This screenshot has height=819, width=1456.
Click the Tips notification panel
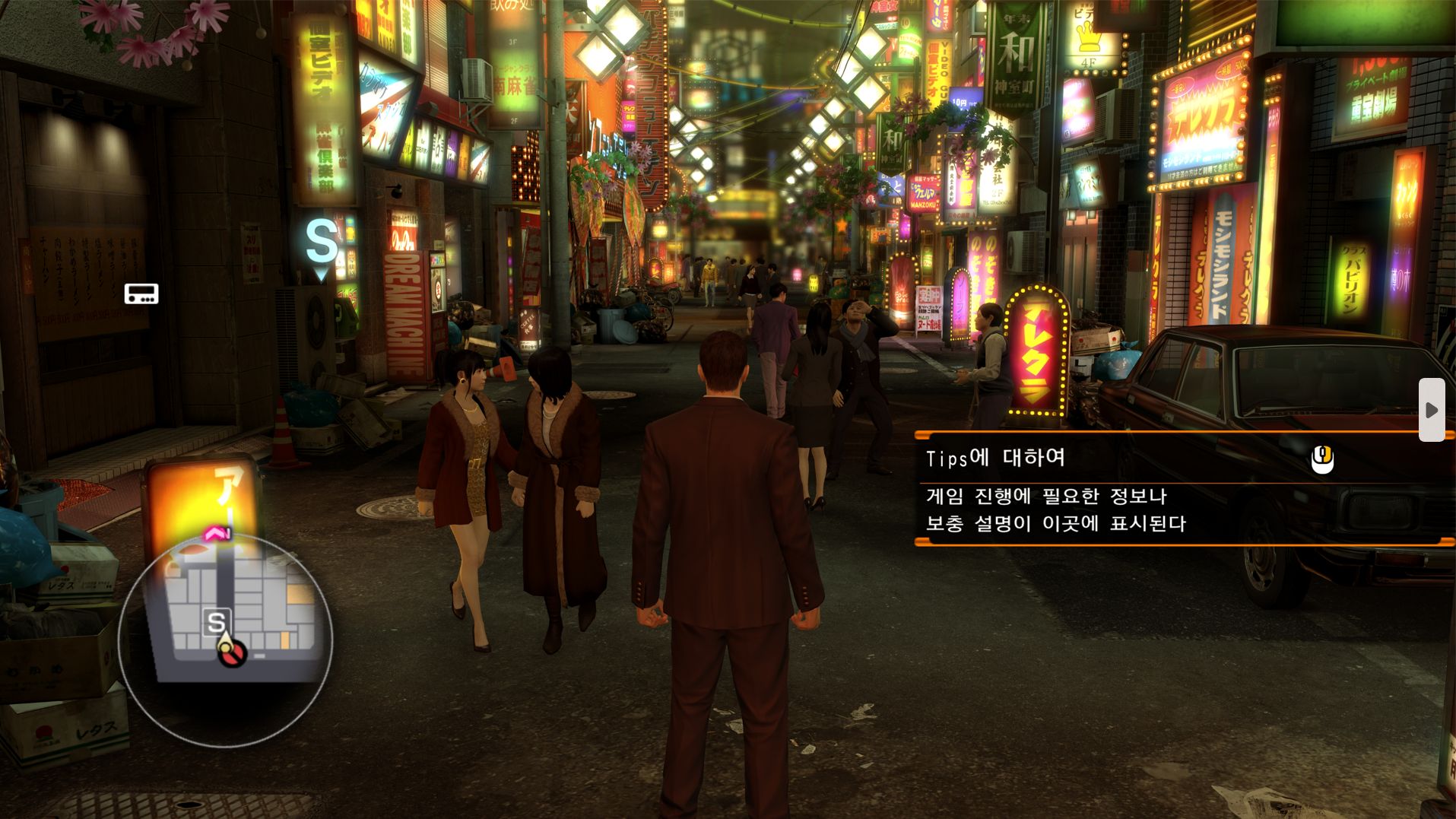click(1182, 489)
